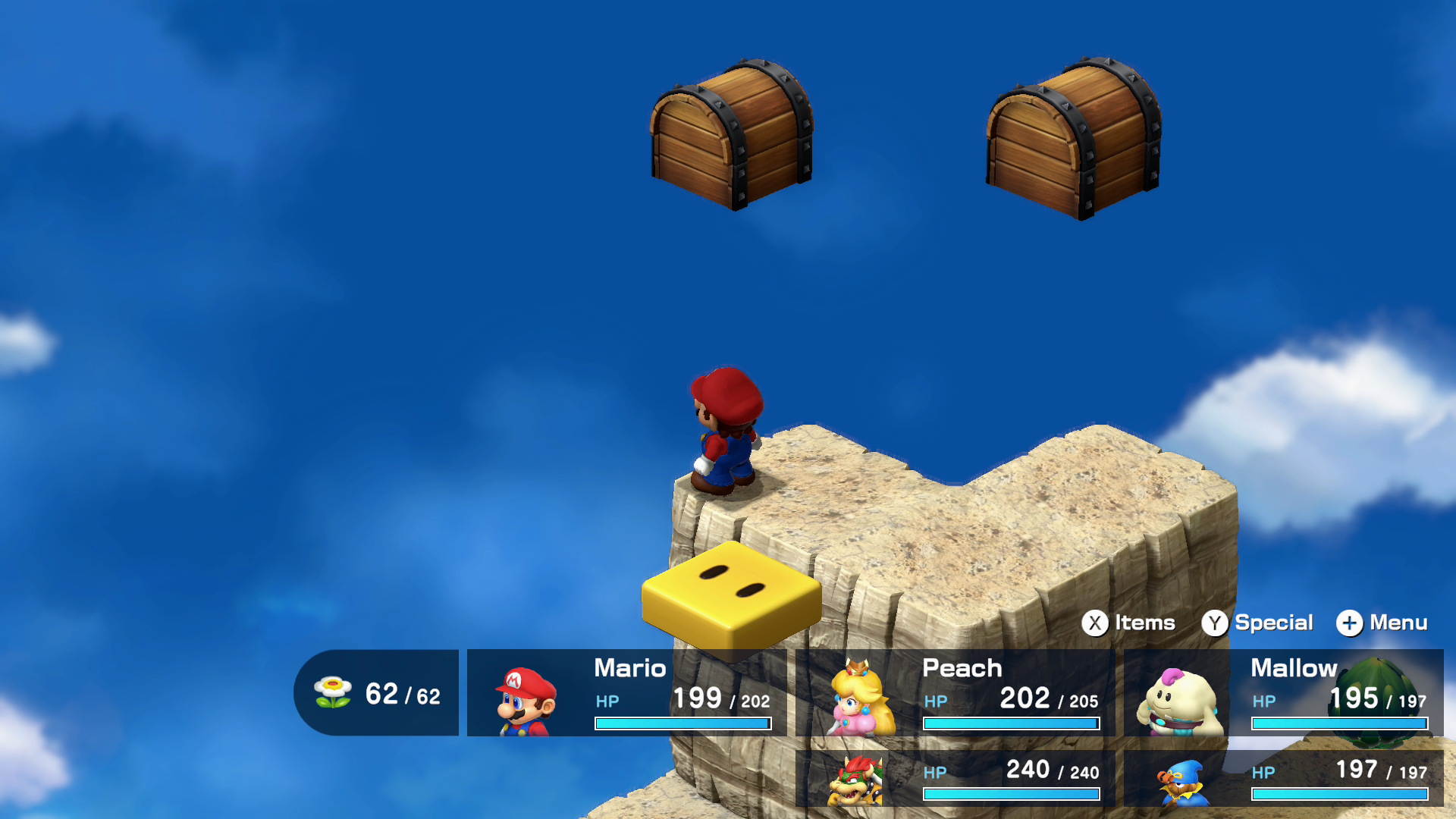Select Mallow's party status panel
Image resolution: width=1456 pixels, height=819 pixels.
[x=1283, y=693]
